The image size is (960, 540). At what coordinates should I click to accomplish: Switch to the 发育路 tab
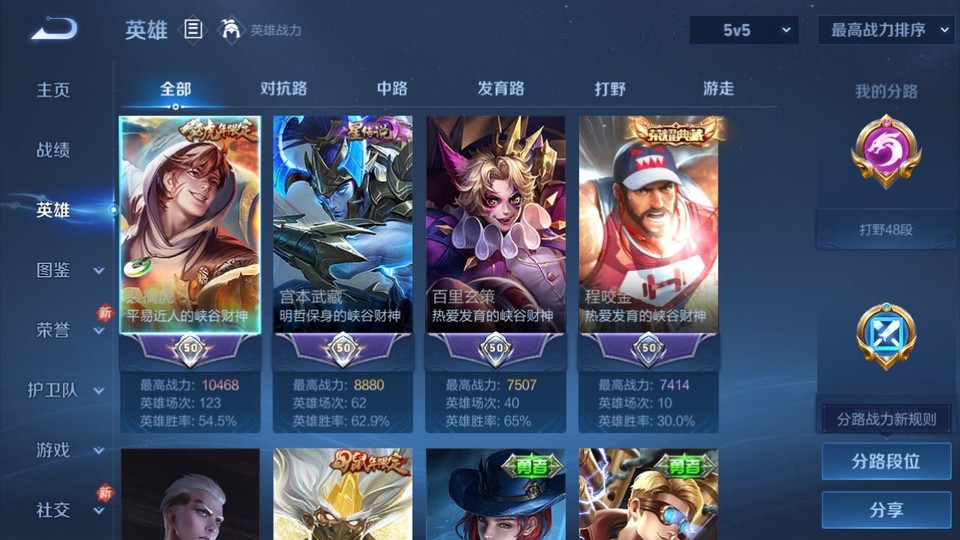click(x=500, y=89)
